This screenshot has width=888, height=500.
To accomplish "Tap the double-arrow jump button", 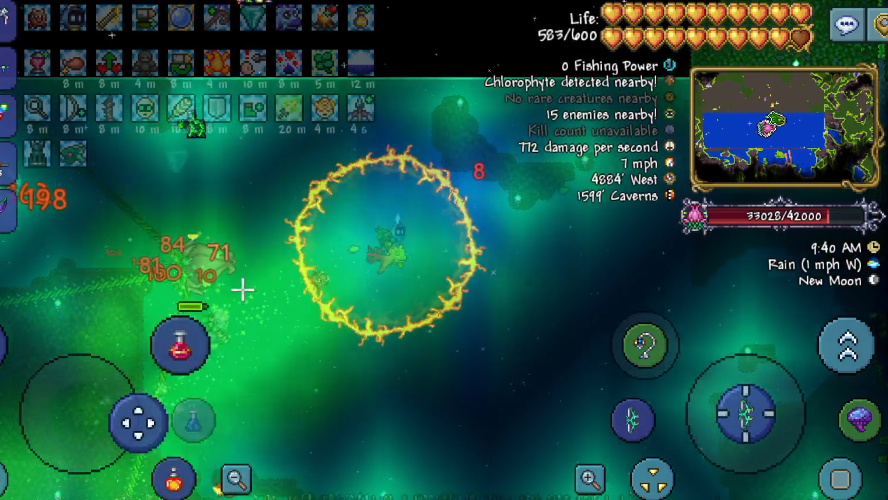I will (846, 345).
